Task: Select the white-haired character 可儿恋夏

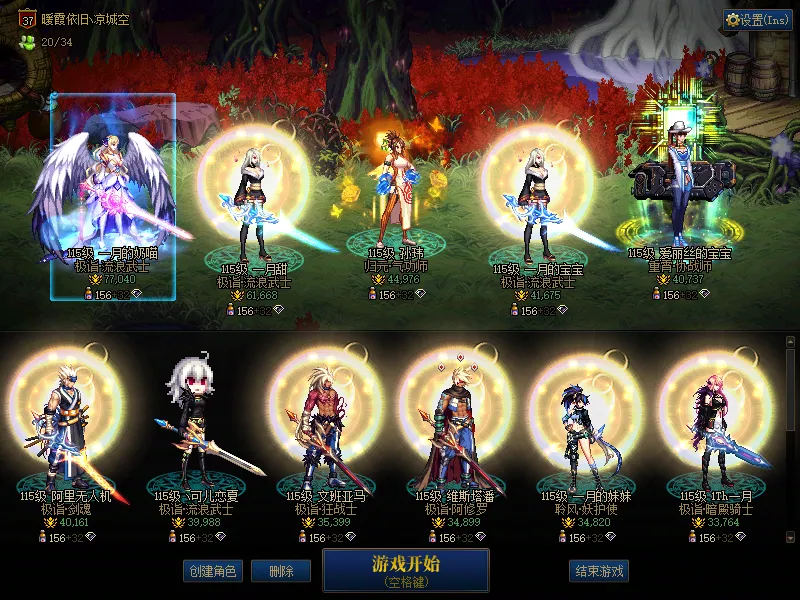Action: [197, 430]
